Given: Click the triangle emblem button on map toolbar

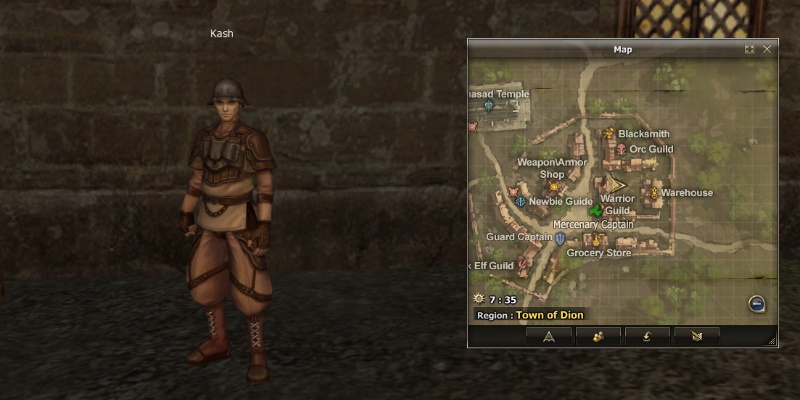Looking at the screenshot, I should click(549, 336).
